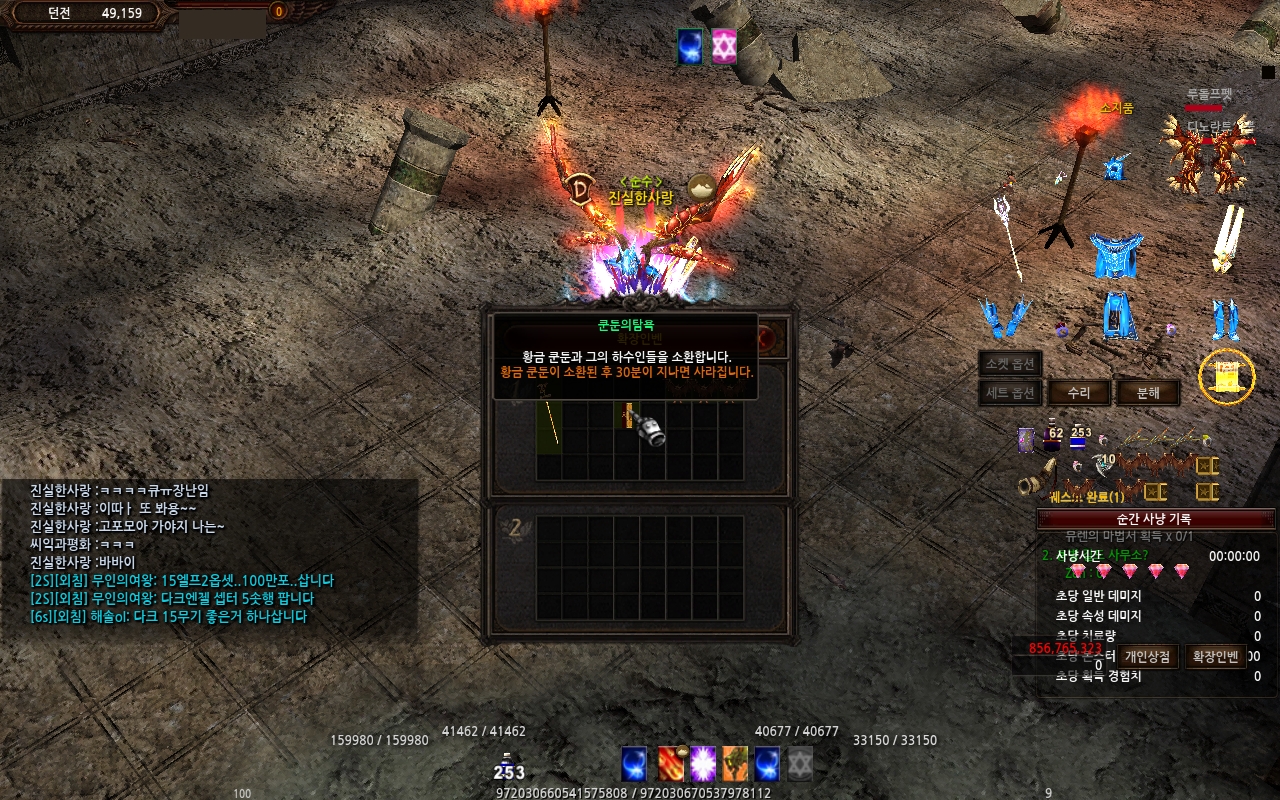Open the 세트 옵션 set options panel

tap(1010, 393)
